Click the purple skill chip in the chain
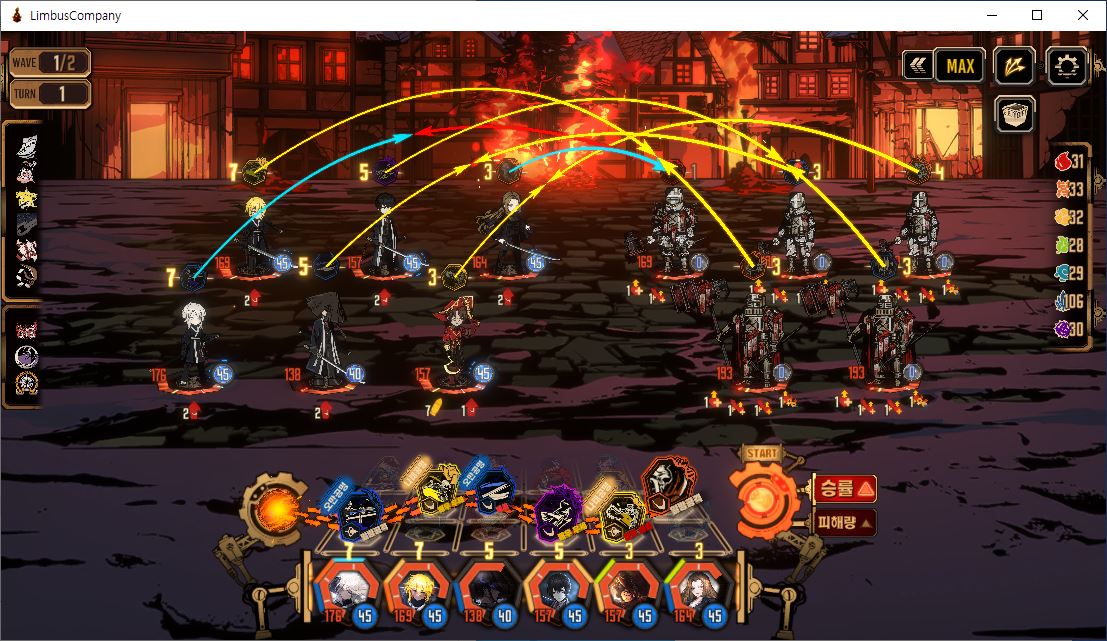Viewport: 1107px width, 641px height. pyautogui.click(x=553, y=513)
